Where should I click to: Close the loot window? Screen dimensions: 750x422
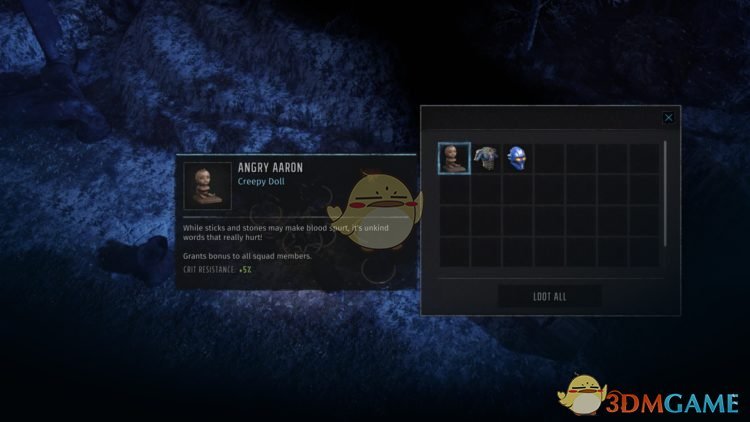pyautogui.click(x=668, y=118)
